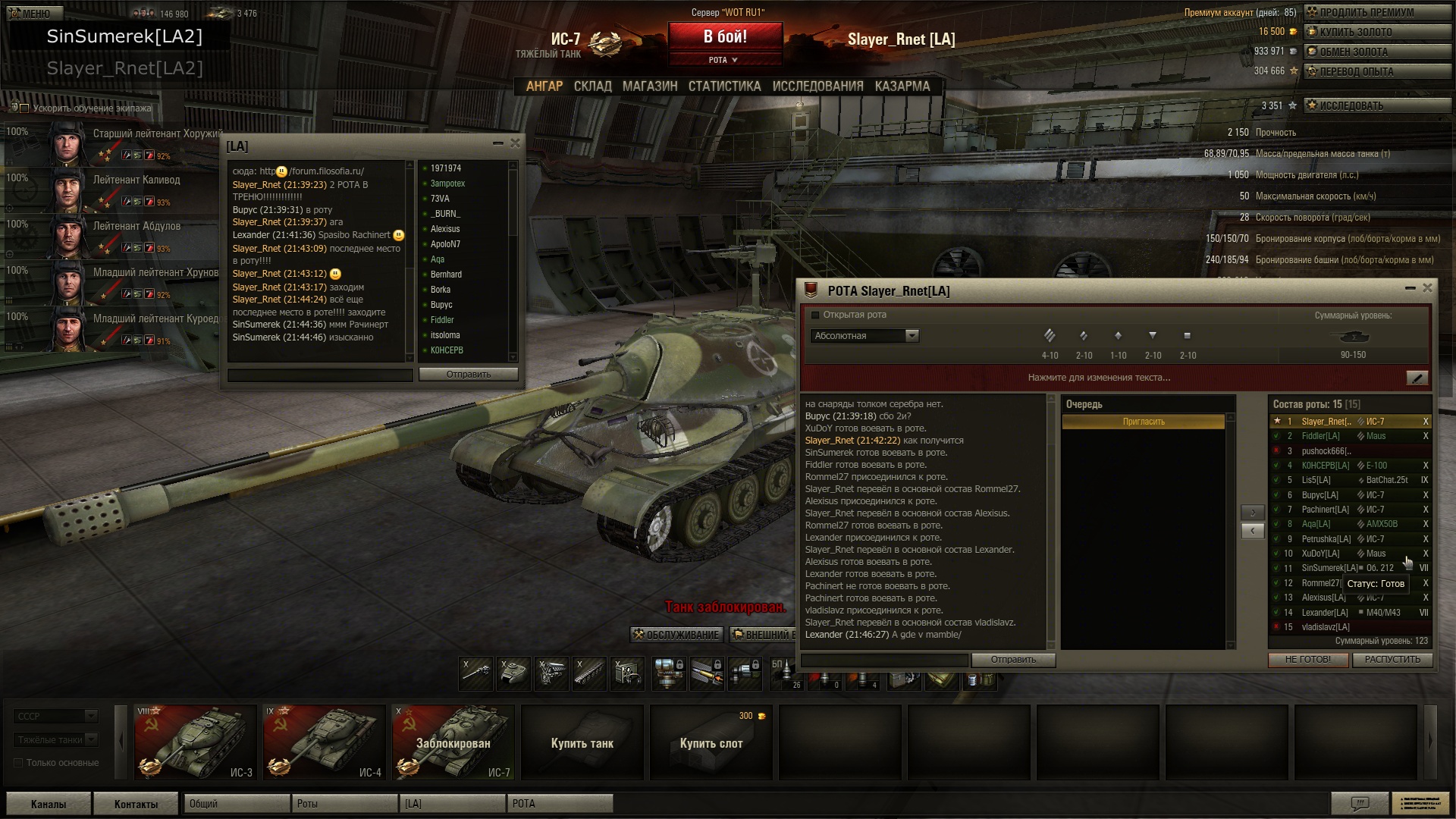Close the РОТА Slayer_Rnet window
The width and height of the screenshot is (1456, 819).
pyautogui.click(x=1427, y=288)
